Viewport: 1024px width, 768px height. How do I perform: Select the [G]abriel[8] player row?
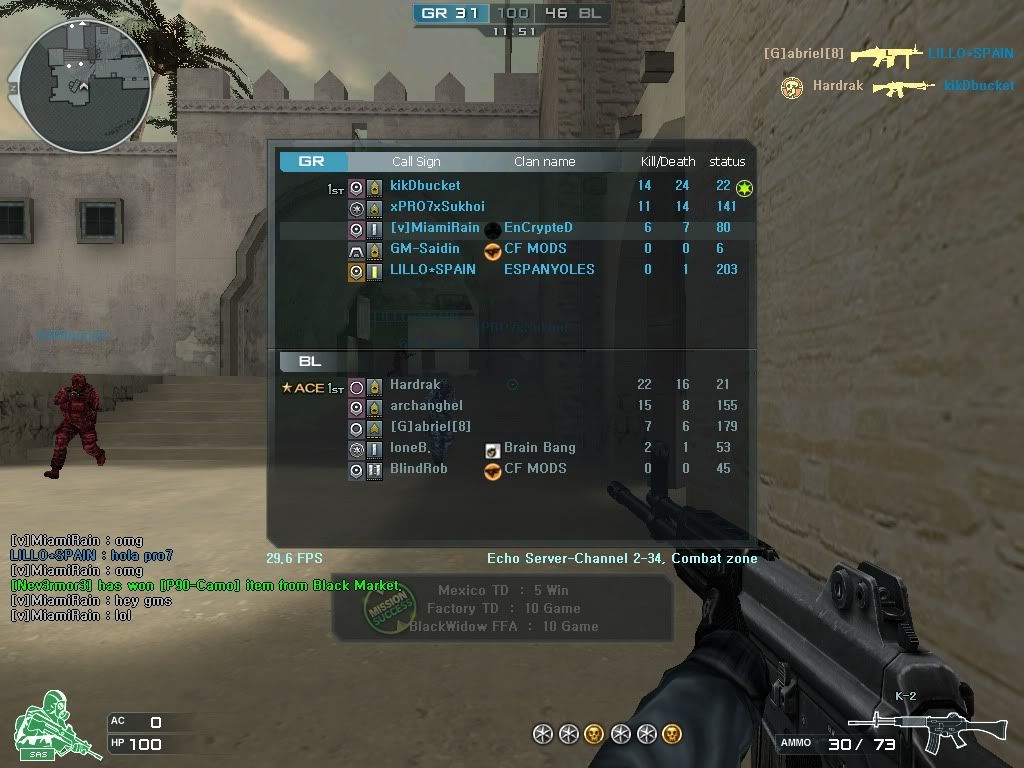coord(430,427)
